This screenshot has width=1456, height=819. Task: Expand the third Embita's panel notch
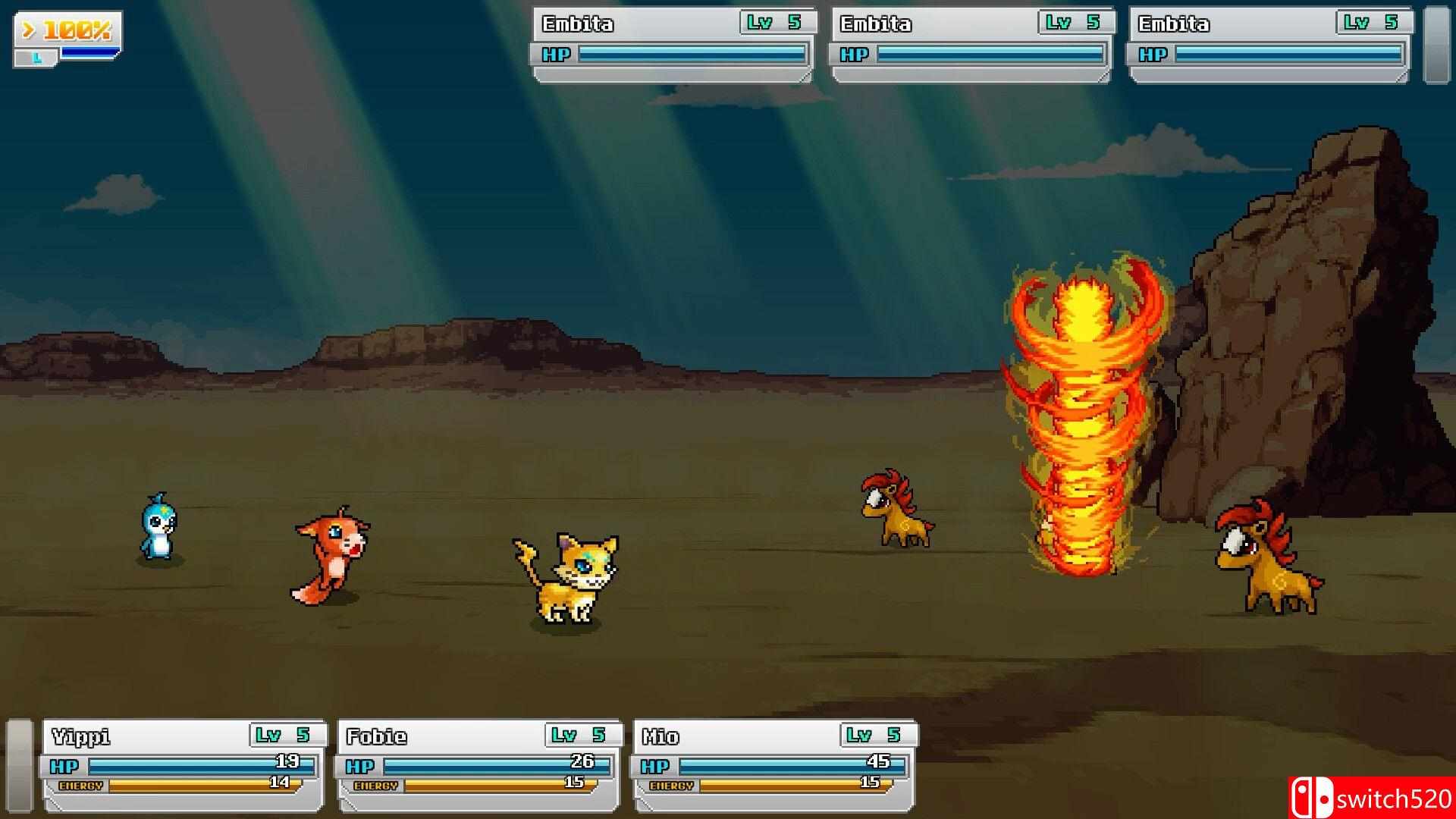coord(1399,75)
